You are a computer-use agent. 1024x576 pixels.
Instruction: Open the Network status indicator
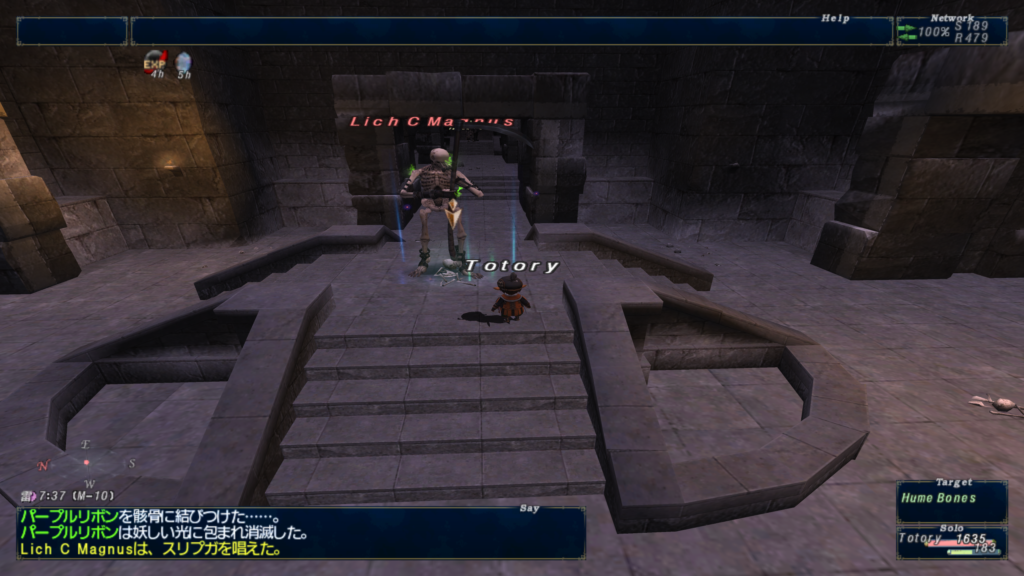951,31
